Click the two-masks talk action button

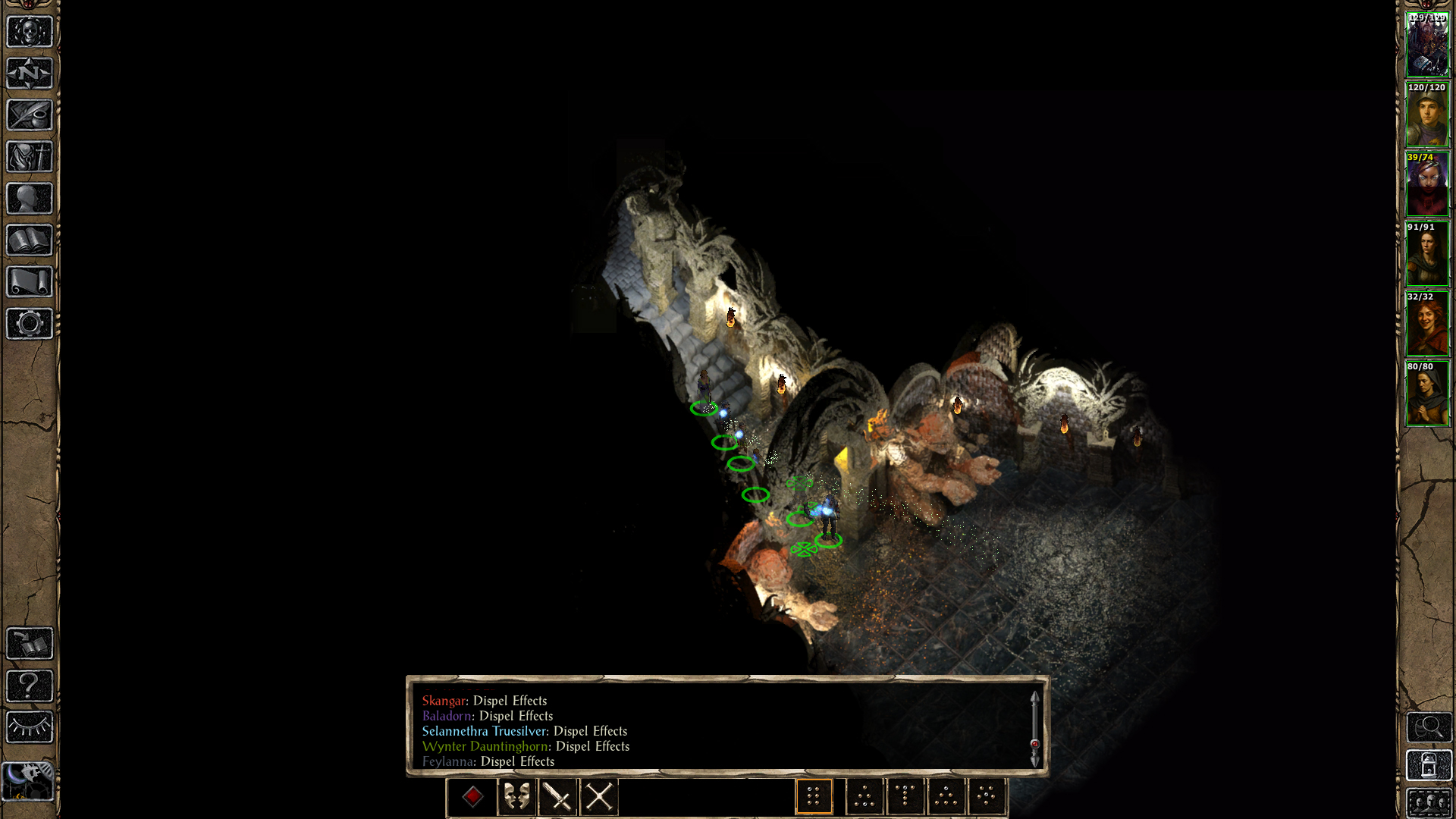(517, 797)
